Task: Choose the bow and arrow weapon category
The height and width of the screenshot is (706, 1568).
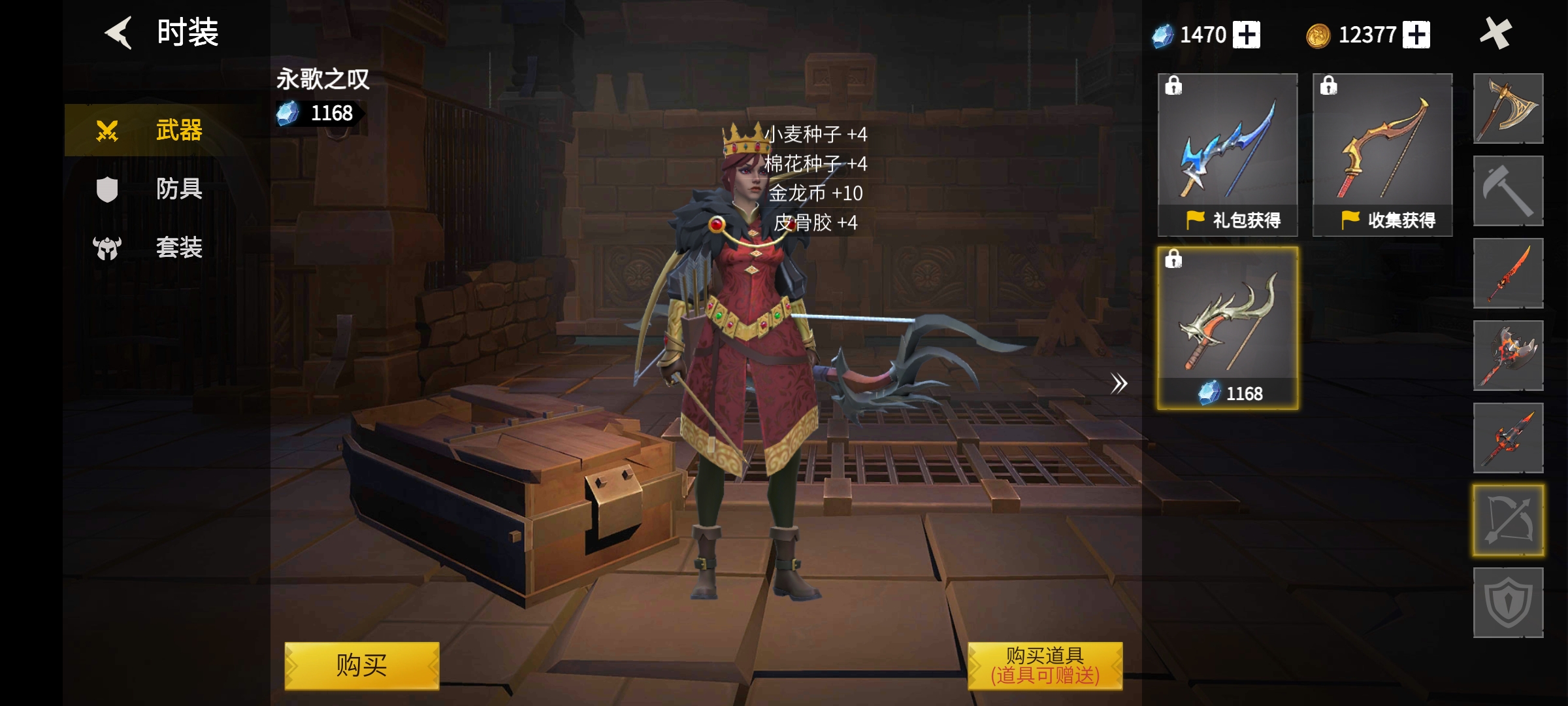Action: pyautogui.click(x=1508, y=520)
